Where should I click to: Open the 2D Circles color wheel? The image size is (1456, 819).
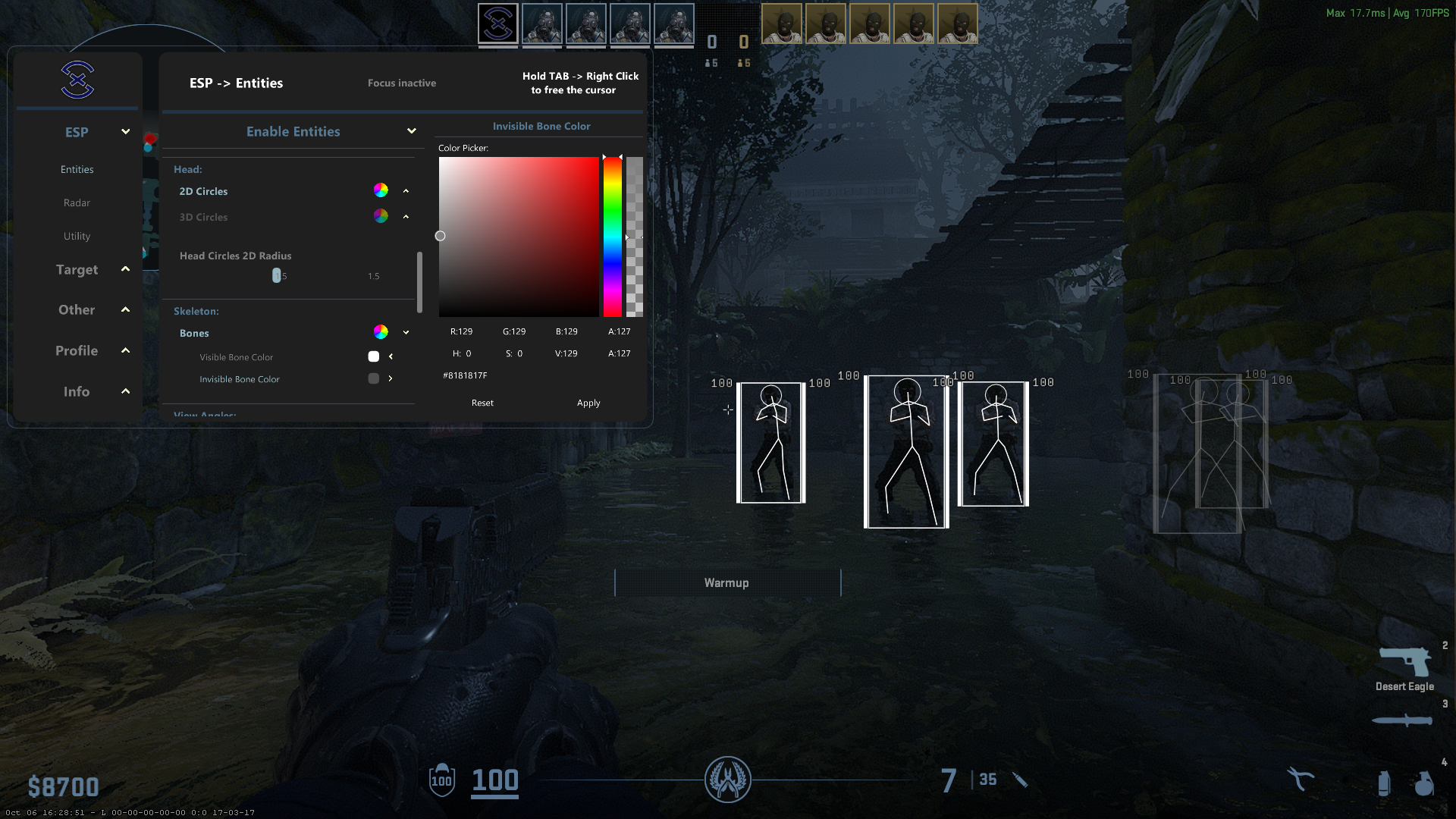coord(381,190)
